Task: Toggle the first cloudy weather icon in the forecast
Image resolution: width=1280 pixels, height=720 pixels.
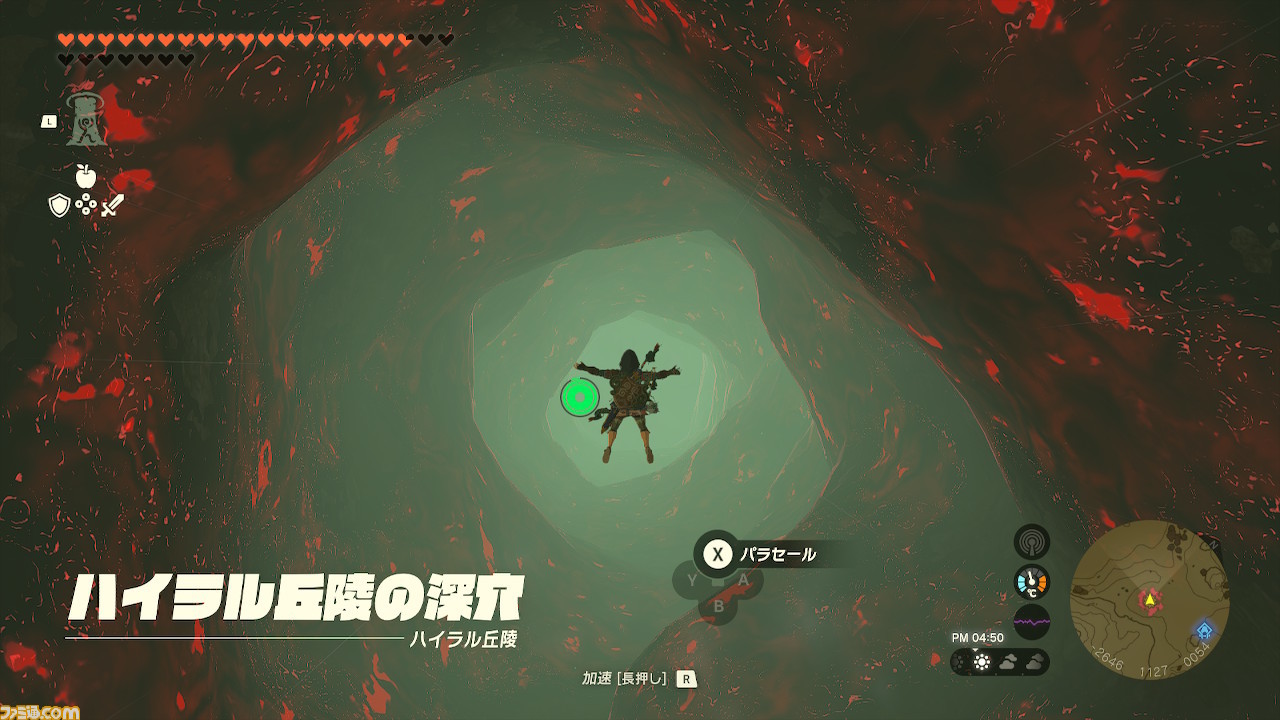Action: (x=1009, y=663)
